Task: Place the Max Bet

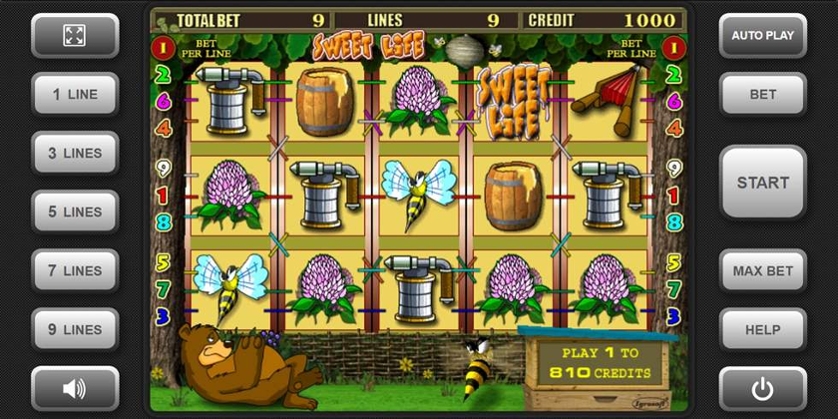Action: 762,270
